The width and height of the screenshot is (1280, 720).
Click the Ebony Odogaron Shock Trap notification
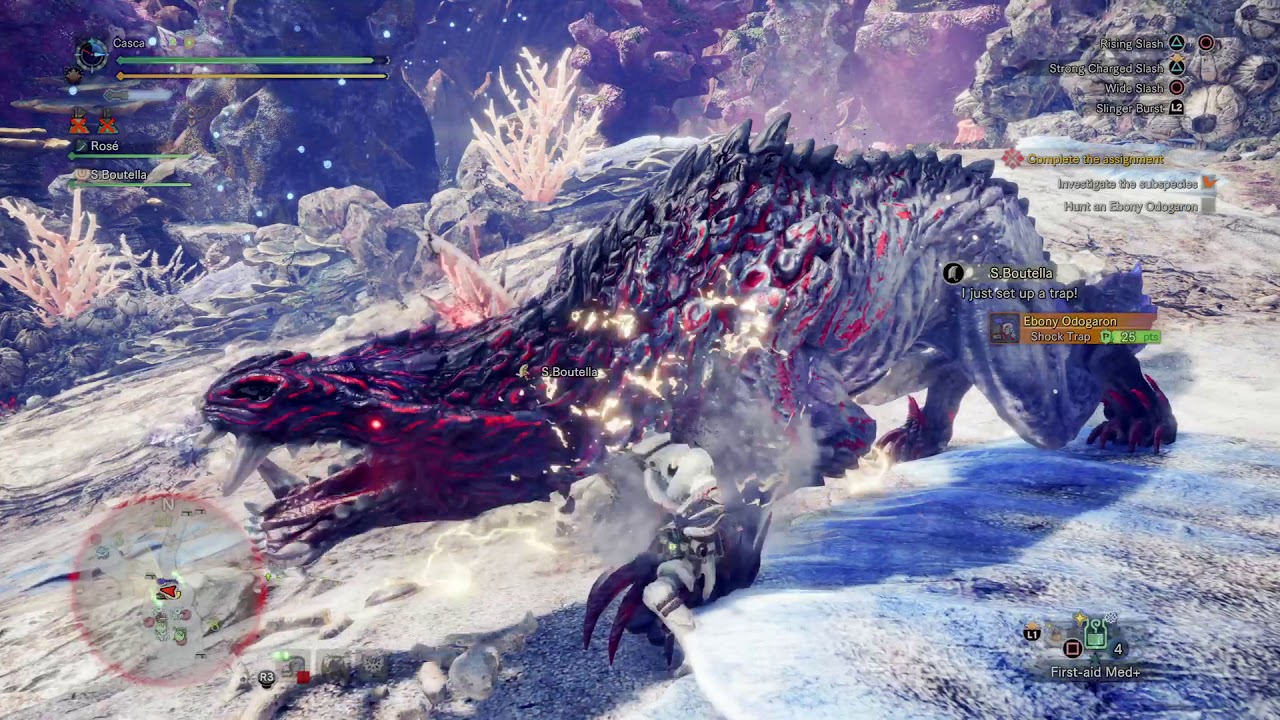1075,329
